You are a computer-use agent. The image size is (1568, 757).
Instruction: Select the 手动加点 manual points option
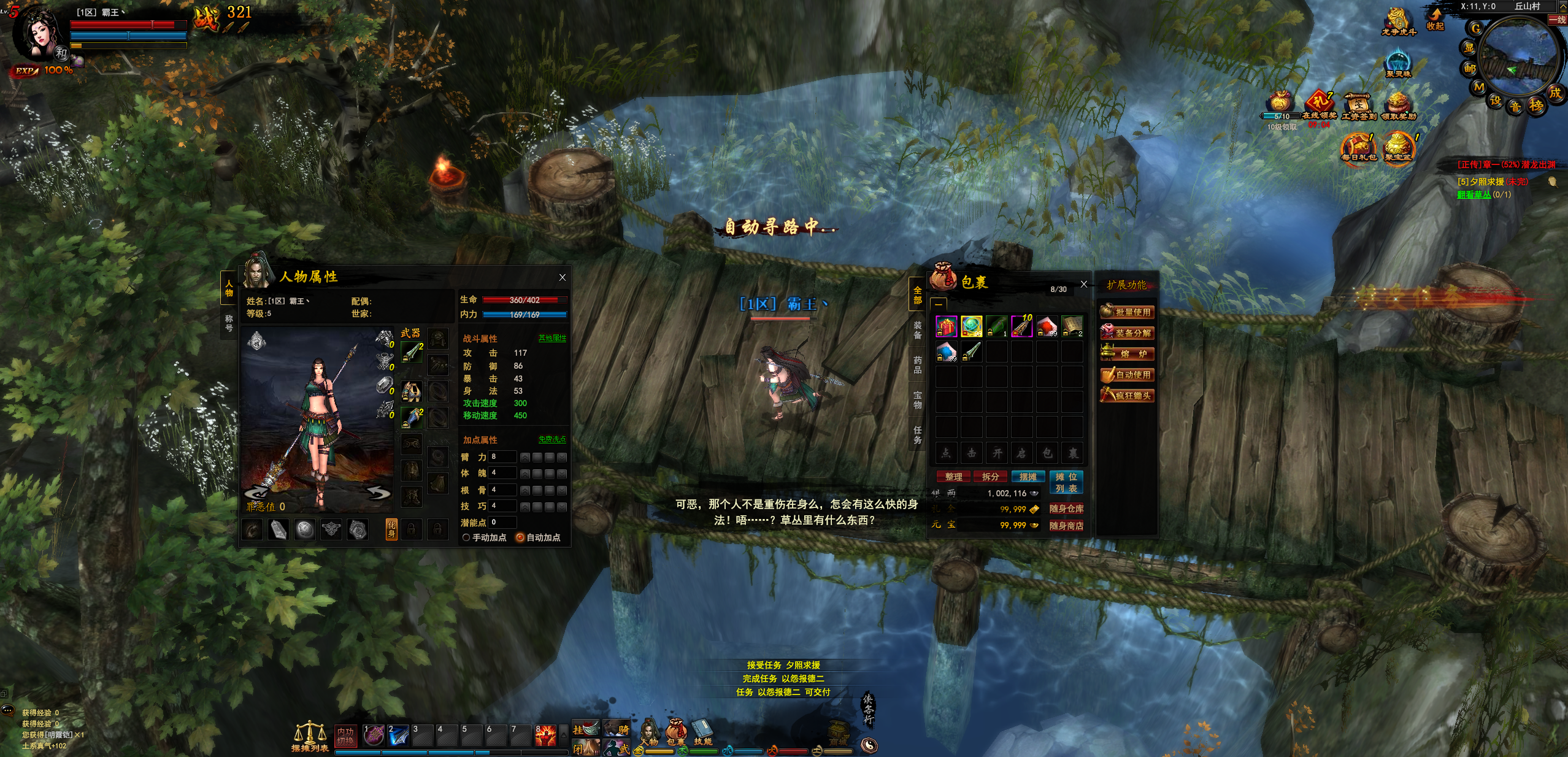tap(466, 537)
